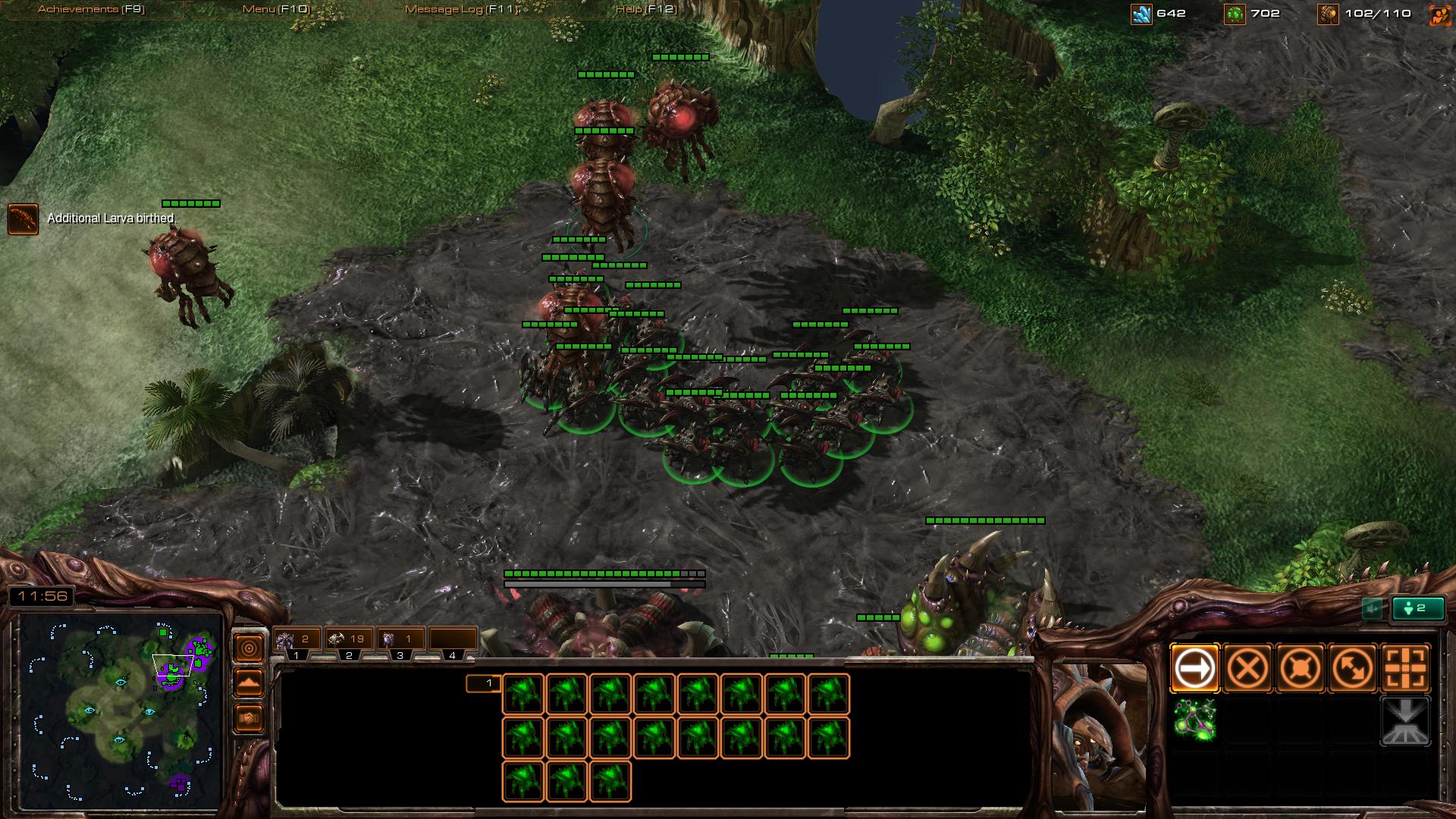Image resolution: width=1456 pixels, height=819 pixels.
Task: Select control group 2 with 19 units
Action: 348,641
